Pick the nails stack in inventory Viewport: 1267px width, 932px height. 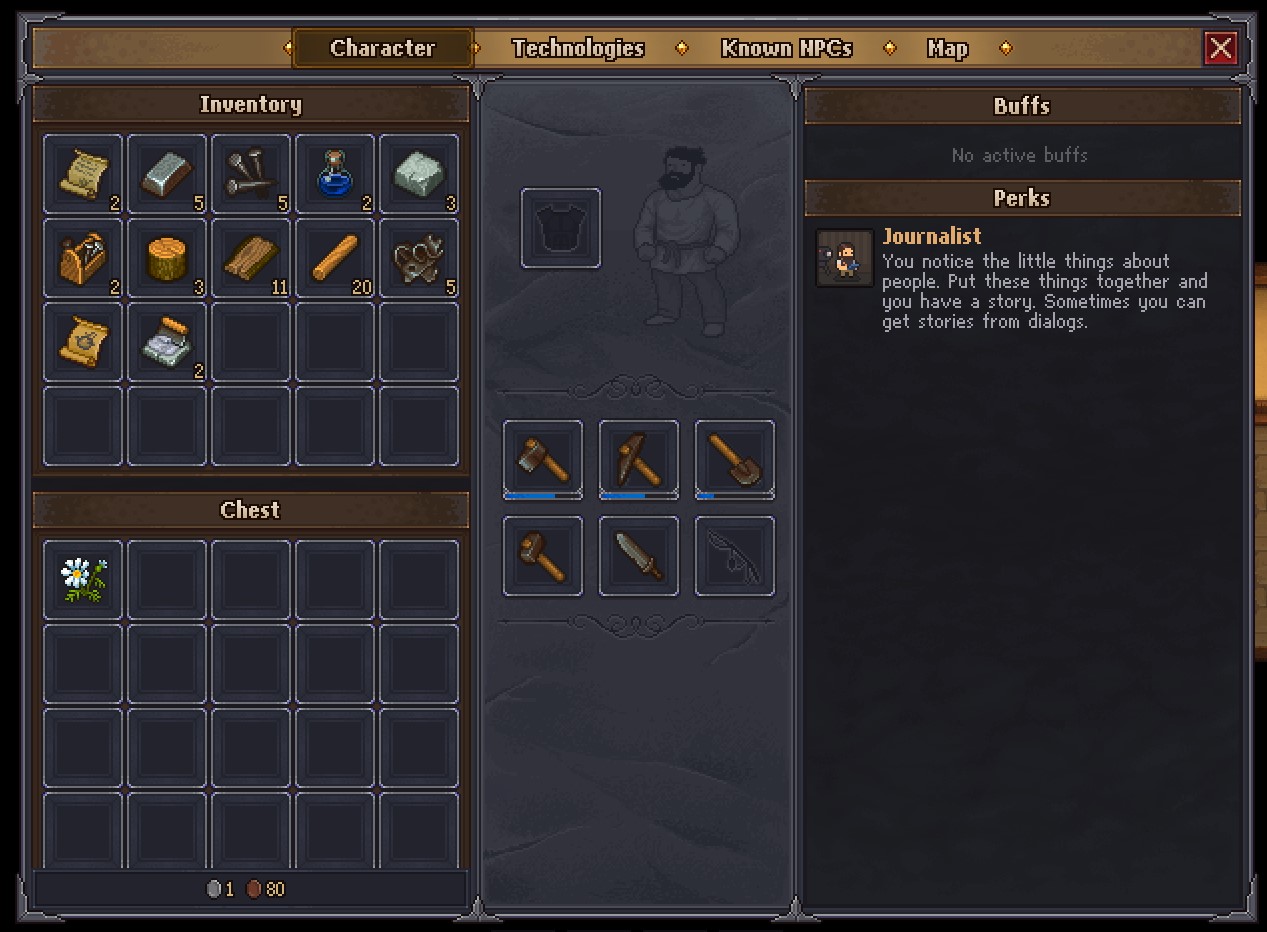(x=251, y=174)
